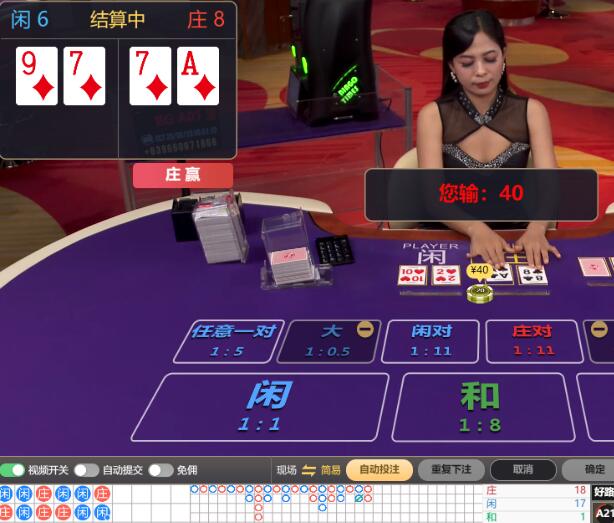Confirm the bet with 确定
The image size is (614, 523).
[x=593, y=469]
